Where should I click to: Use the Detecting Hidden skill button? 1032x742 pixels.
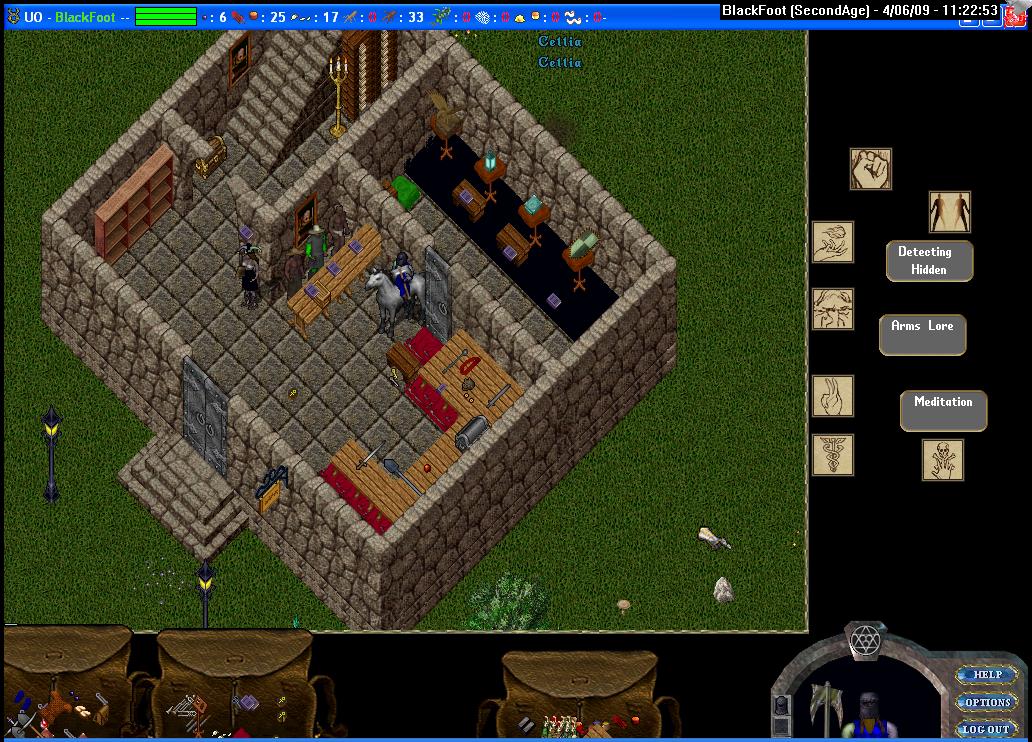click(x=929, y=260)
